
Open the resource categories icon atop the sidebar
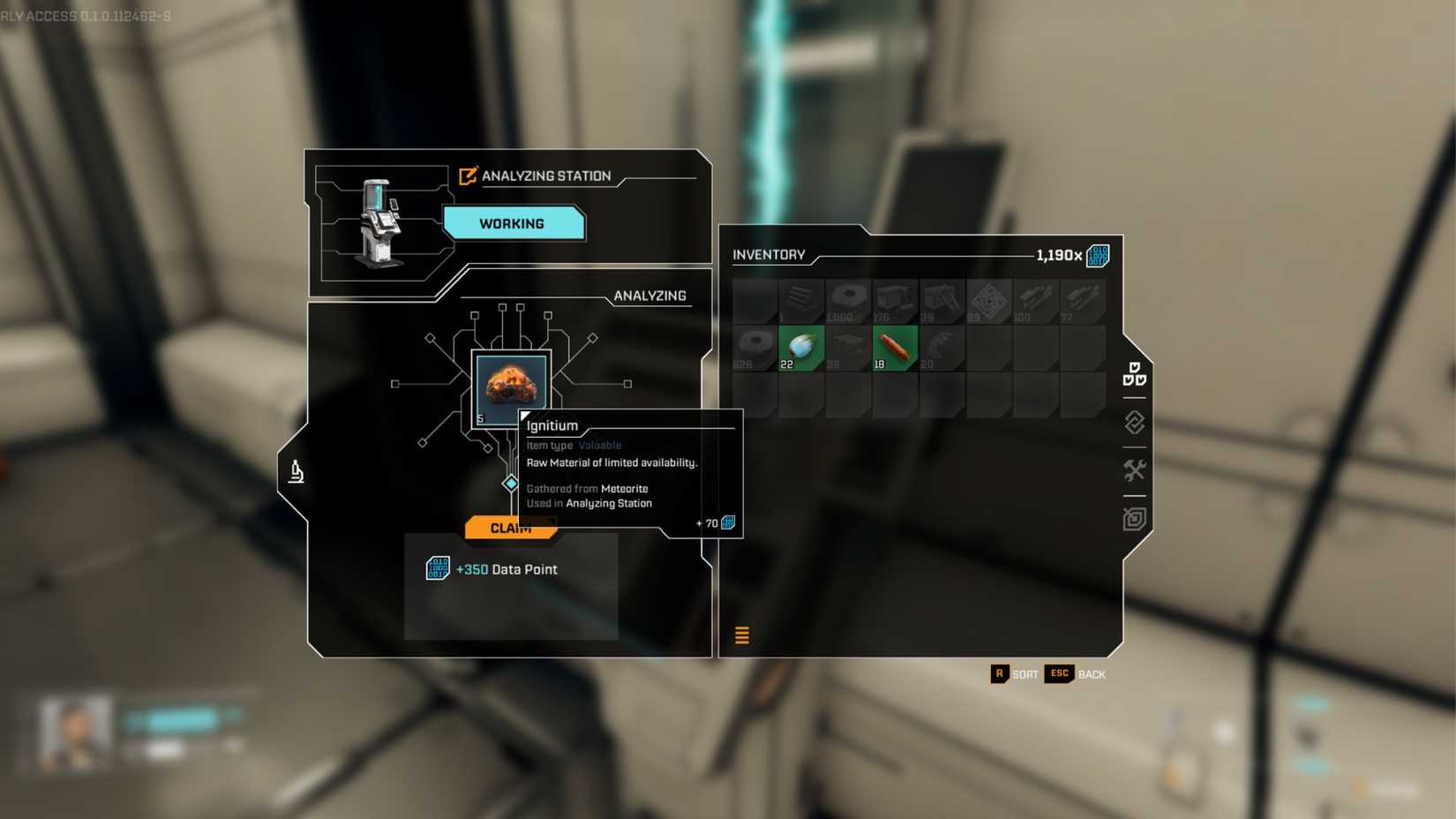point(1137,375)
